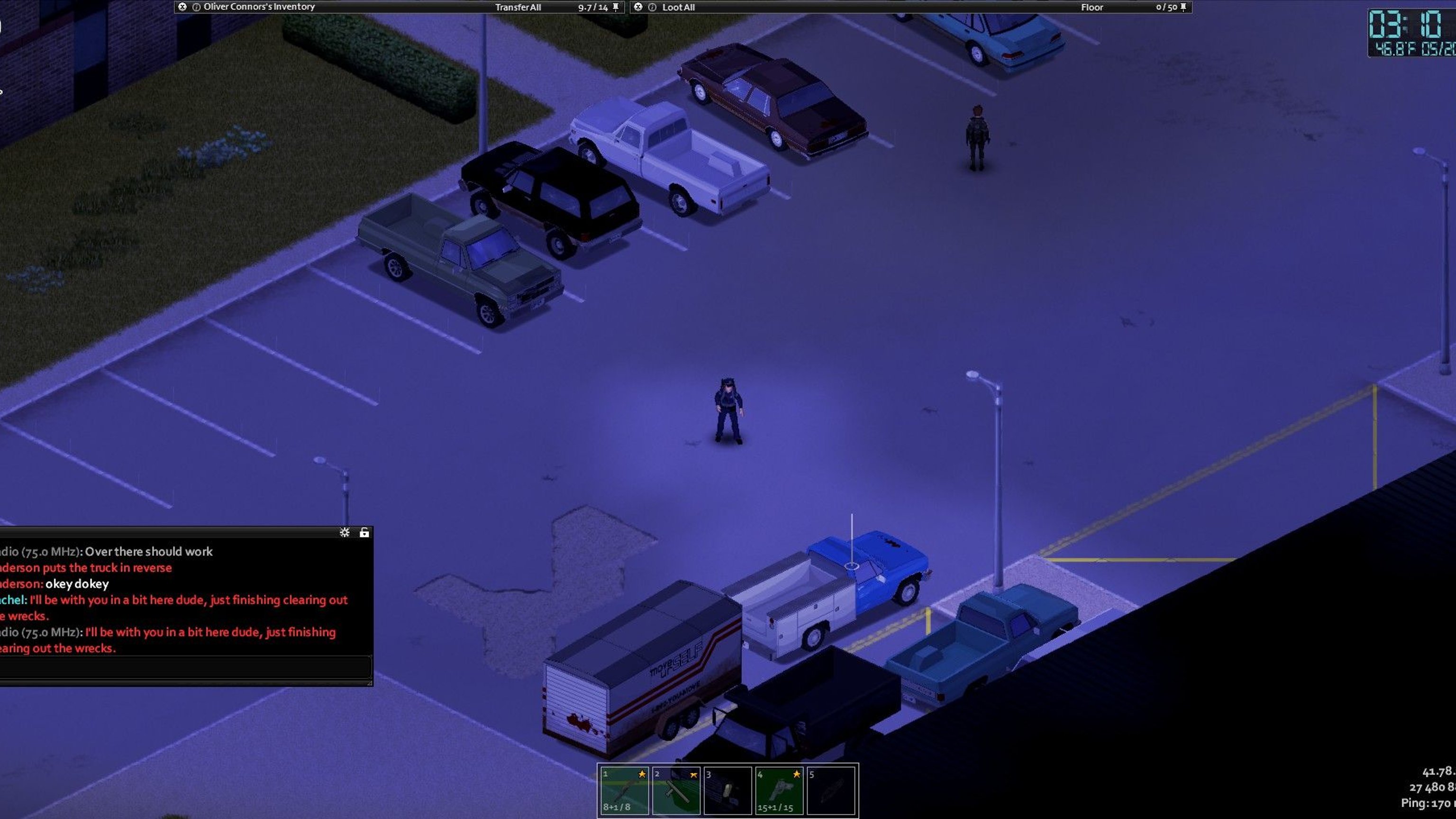Screen dimensions: 1456x819
Task: Select hotbar slot 3 item
Action: click(728, 790)
